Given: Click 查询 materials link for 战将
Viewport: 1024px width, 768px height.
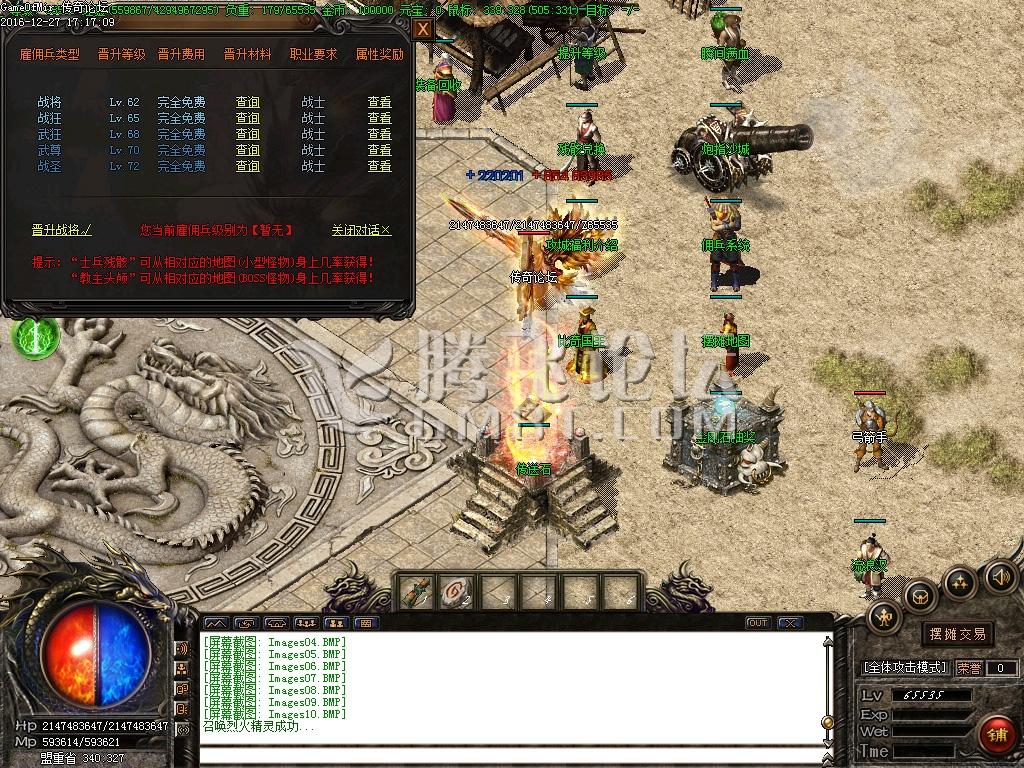Looking at the screenshot, I should point(247,102).
